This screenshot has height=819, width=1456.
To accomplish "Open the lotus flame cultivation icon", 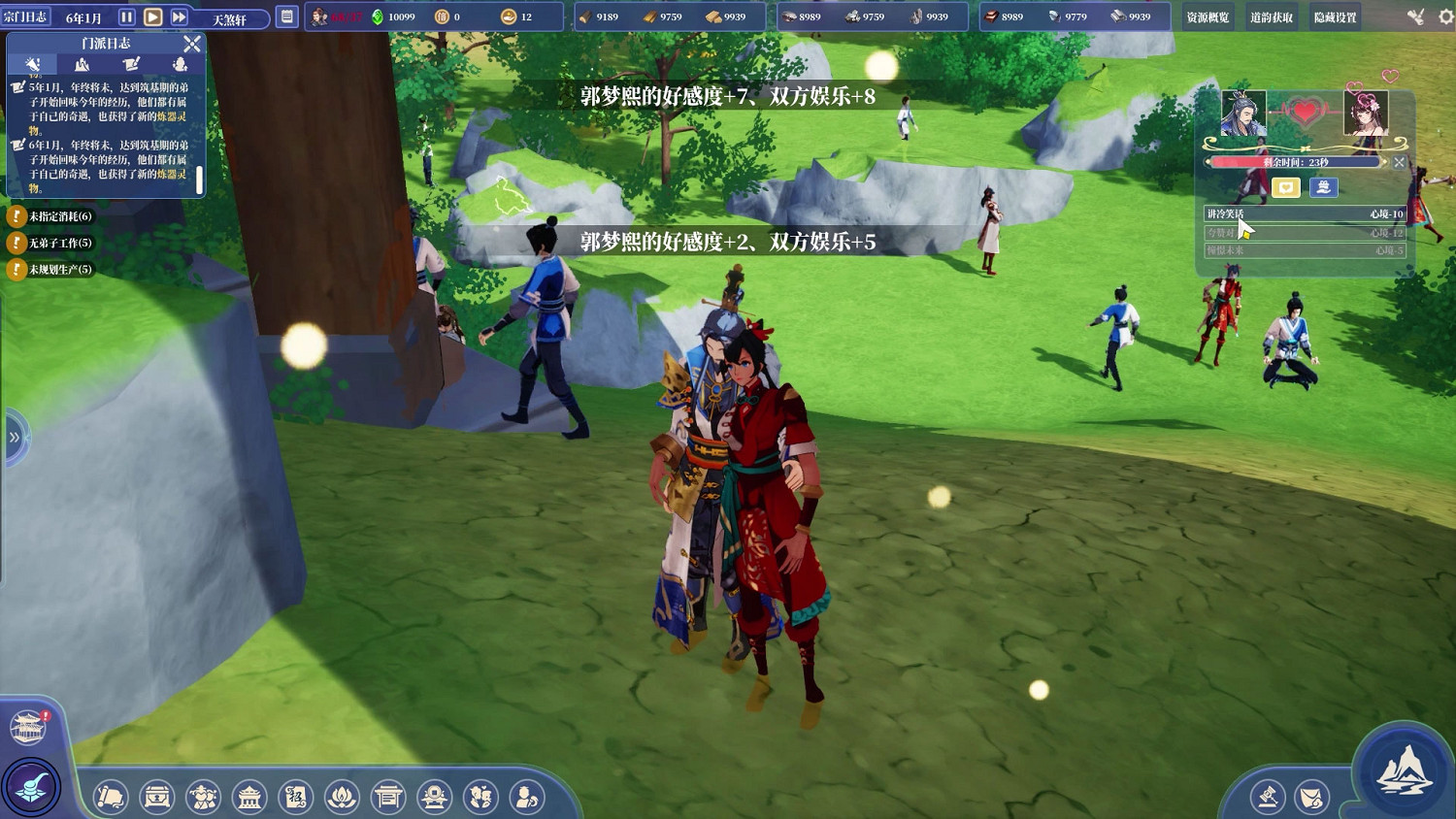I will [342, 797].
